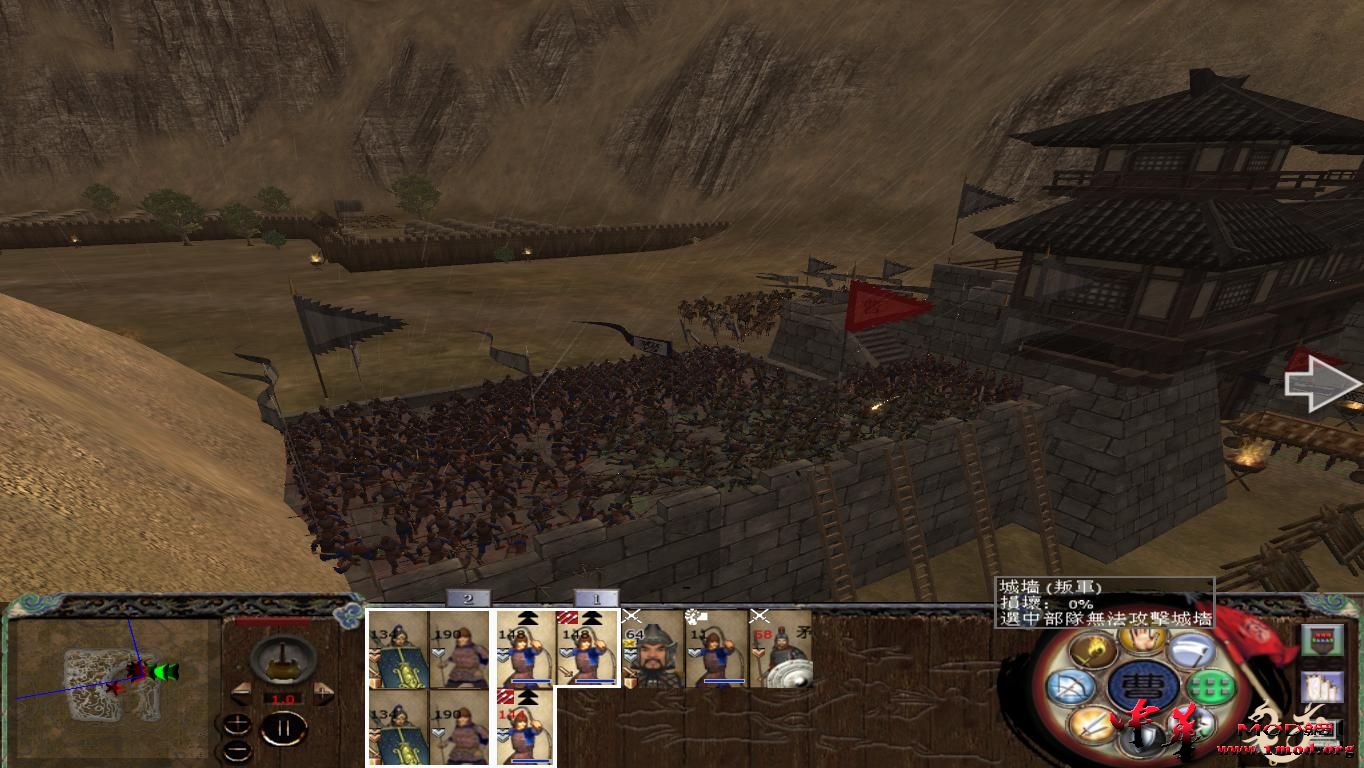Open group formations with the green grid icon
The height and width of the screenshot is (768, 1364).
[1211, 687]
